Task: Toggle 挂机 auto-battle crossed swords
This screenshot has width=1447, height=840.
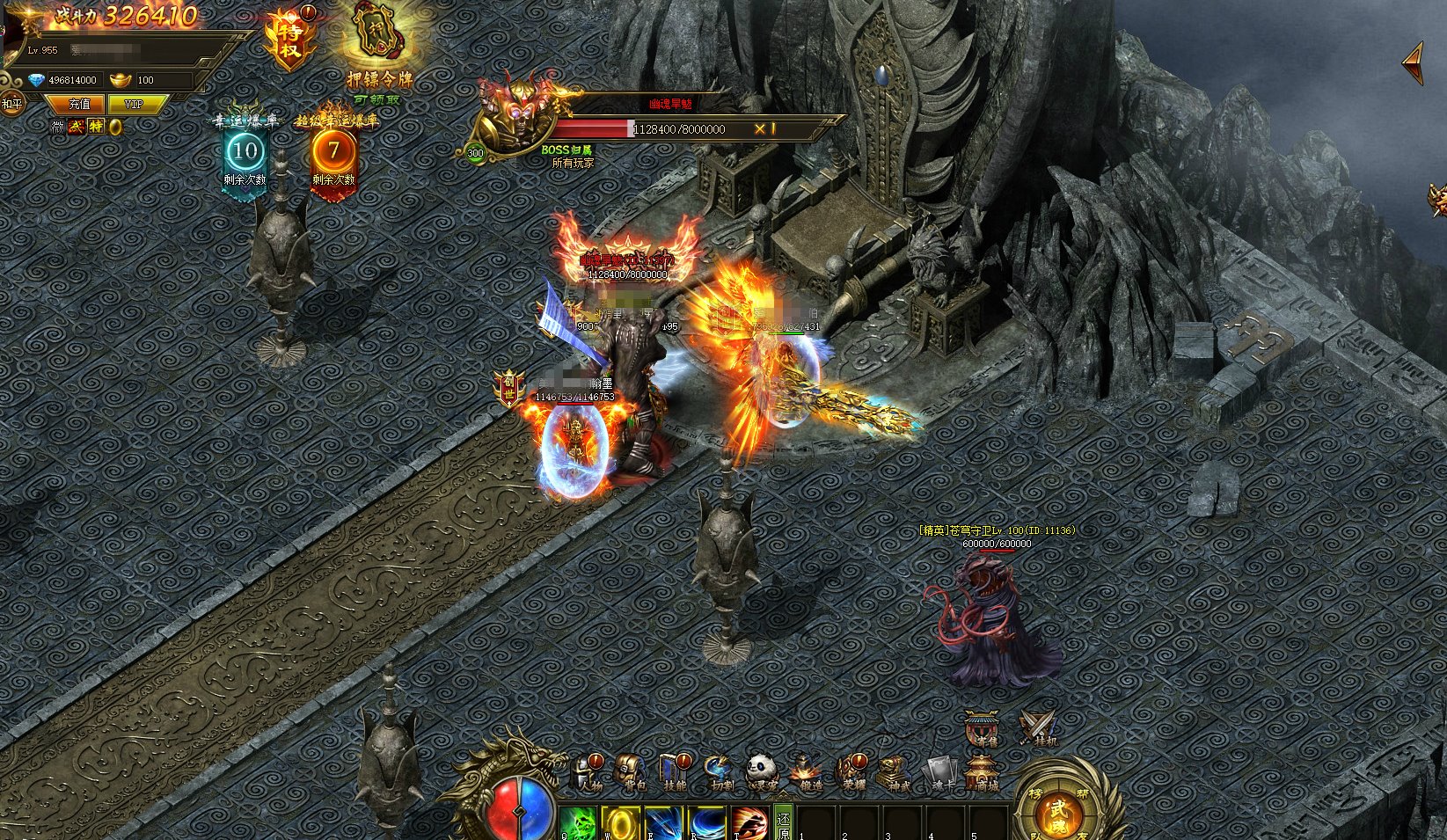Action: pos(1040,727)
